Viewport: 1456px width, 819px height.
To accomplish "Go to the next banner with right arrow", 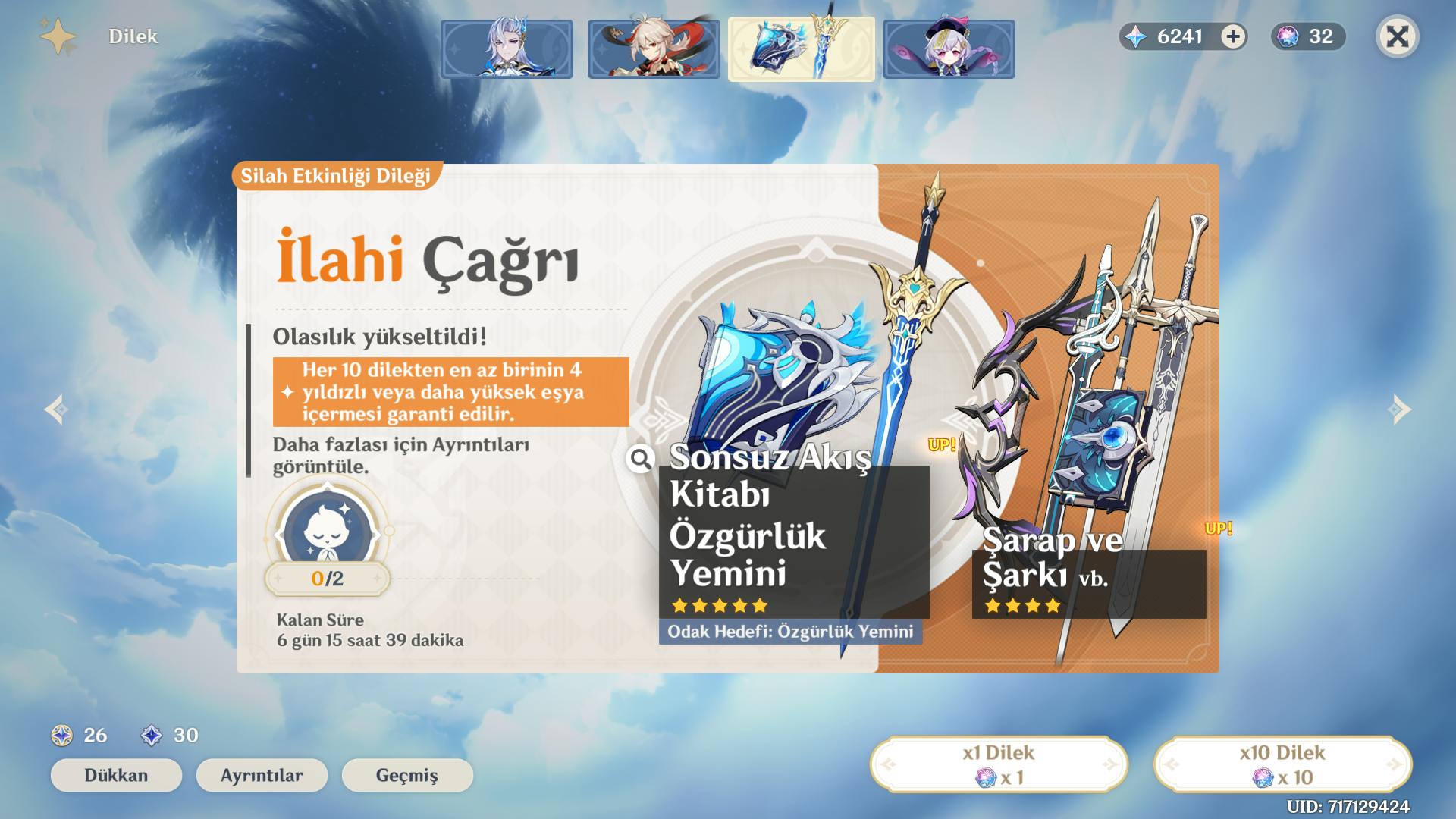I will coord(1399,409).
